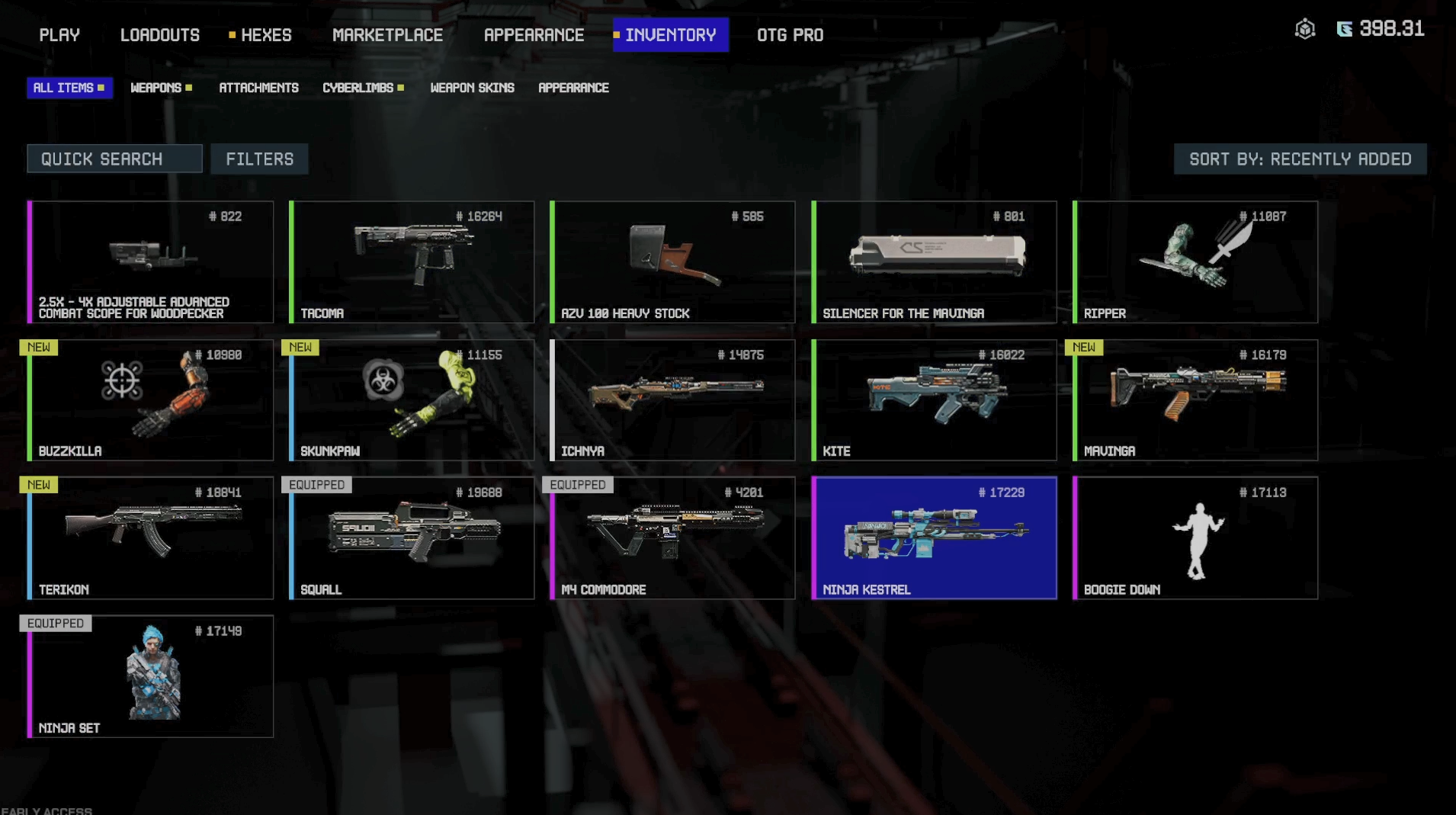Image resolution: width=1456 pixels, height=815 pixels.
Task: Open the Filters panel
Action: [259, 159]
